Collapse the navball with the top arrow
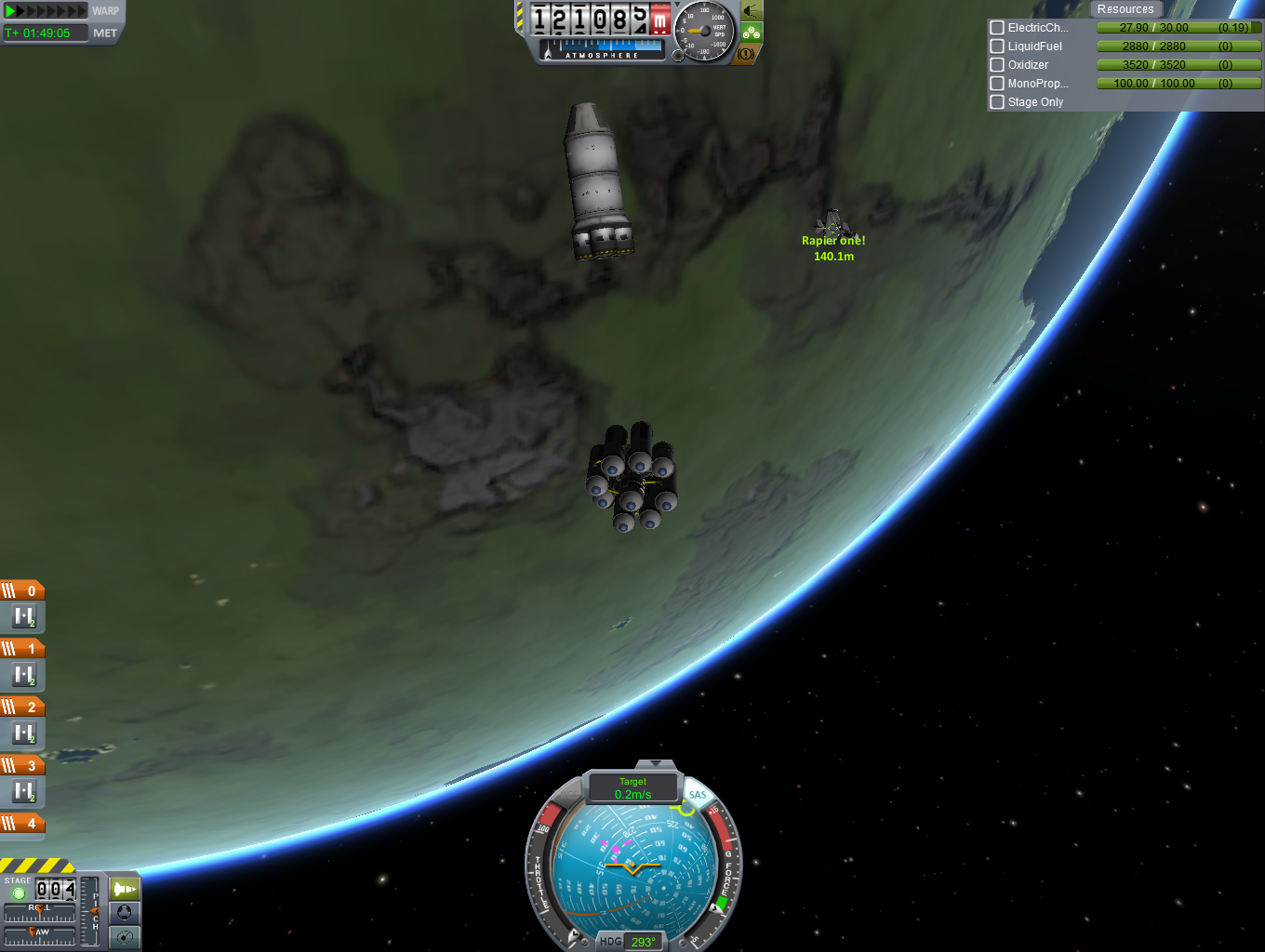1265x952 pixels. click(657, 764)
